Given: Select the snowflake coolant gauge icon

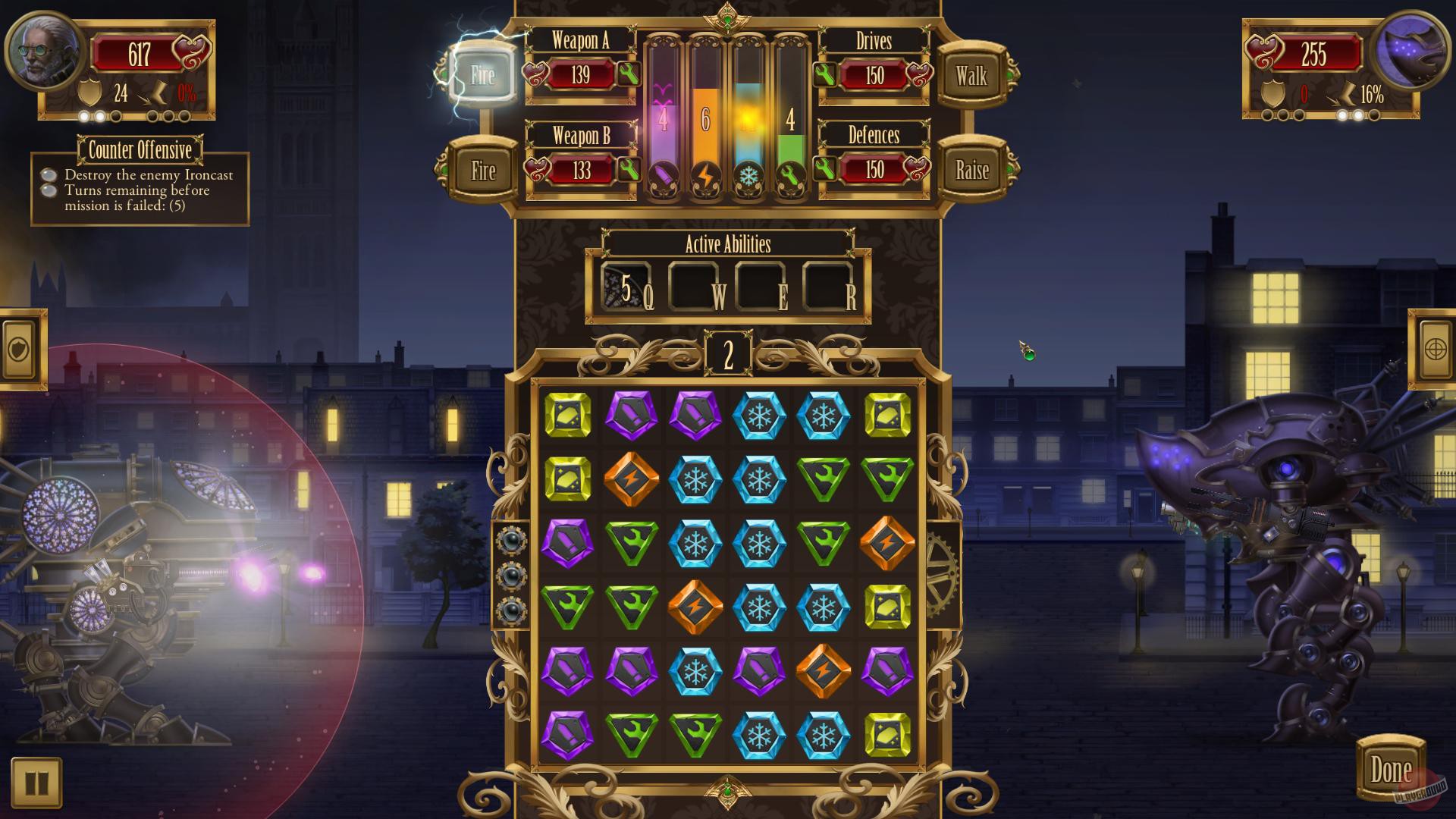Looking at the screenshot, I should pyautogui.click(x=746, y=175).
